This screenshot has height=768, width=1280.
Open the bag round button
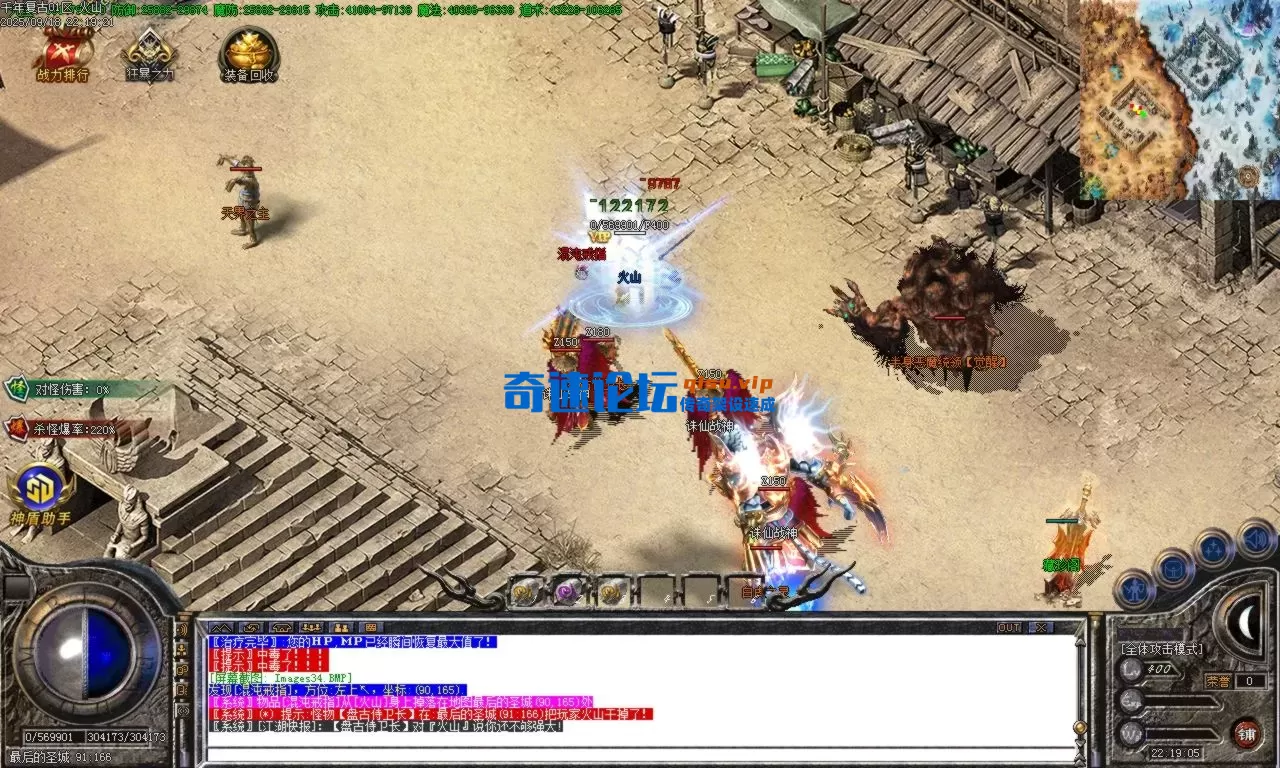coord(1173,569)
